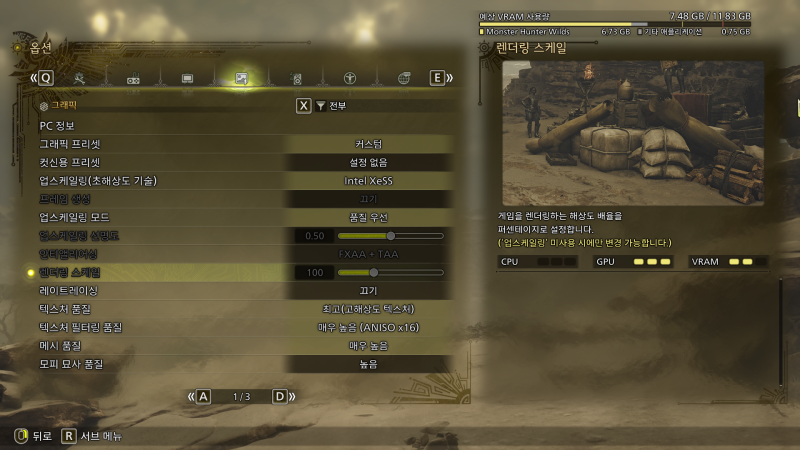Screen dimensions: 800x450
Task: Open the accessibility figure tab
Action: [350, 78]
